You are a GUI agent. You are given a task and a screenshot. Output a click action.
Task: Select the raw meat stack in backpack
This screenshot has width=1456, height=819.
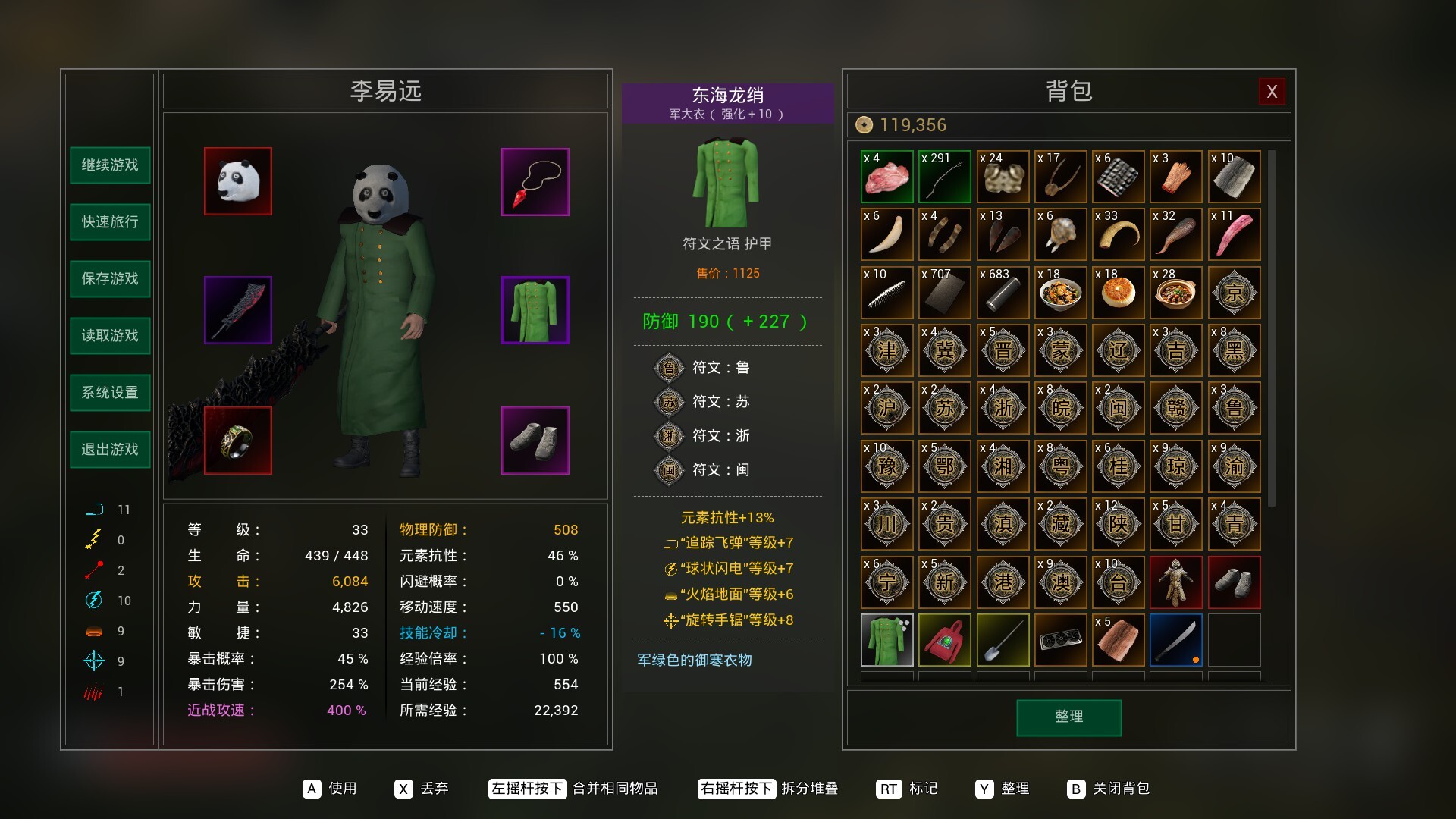coord(887,176)
